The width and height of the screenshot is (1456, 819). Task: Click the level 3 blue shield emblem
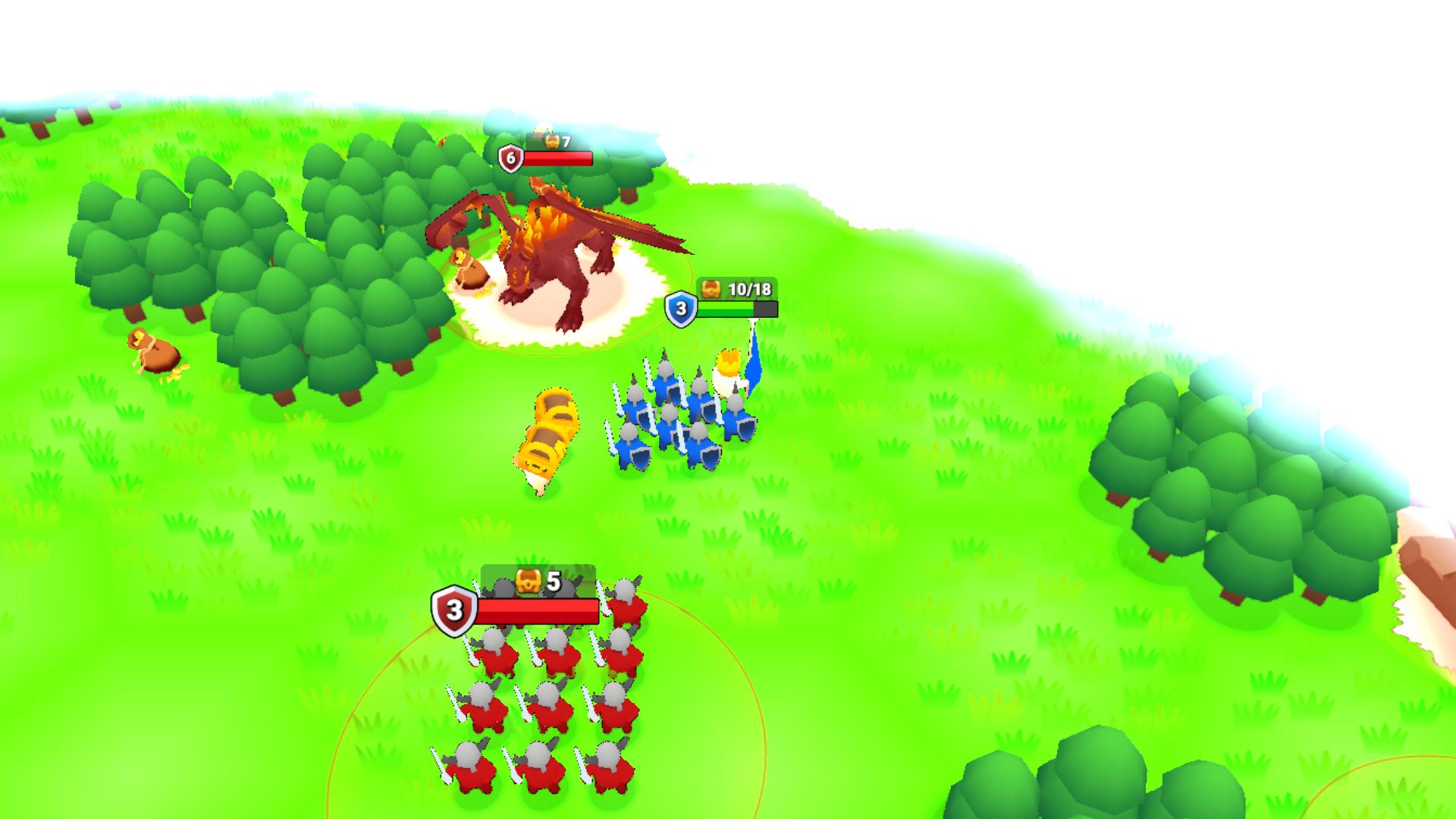coord(680,308)
